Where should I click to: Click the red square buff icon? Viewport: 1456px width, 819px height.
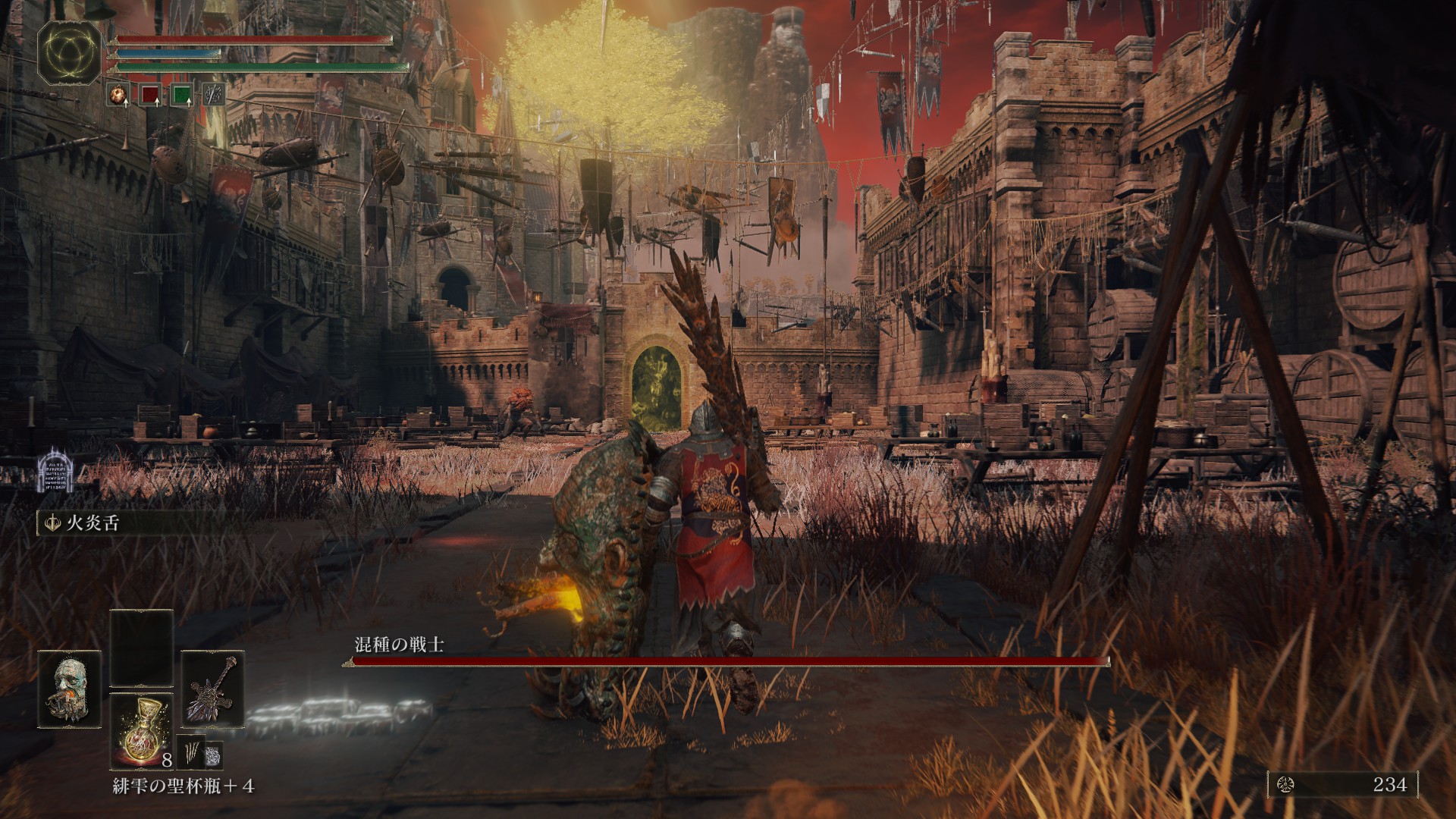(x=150, y=95)
